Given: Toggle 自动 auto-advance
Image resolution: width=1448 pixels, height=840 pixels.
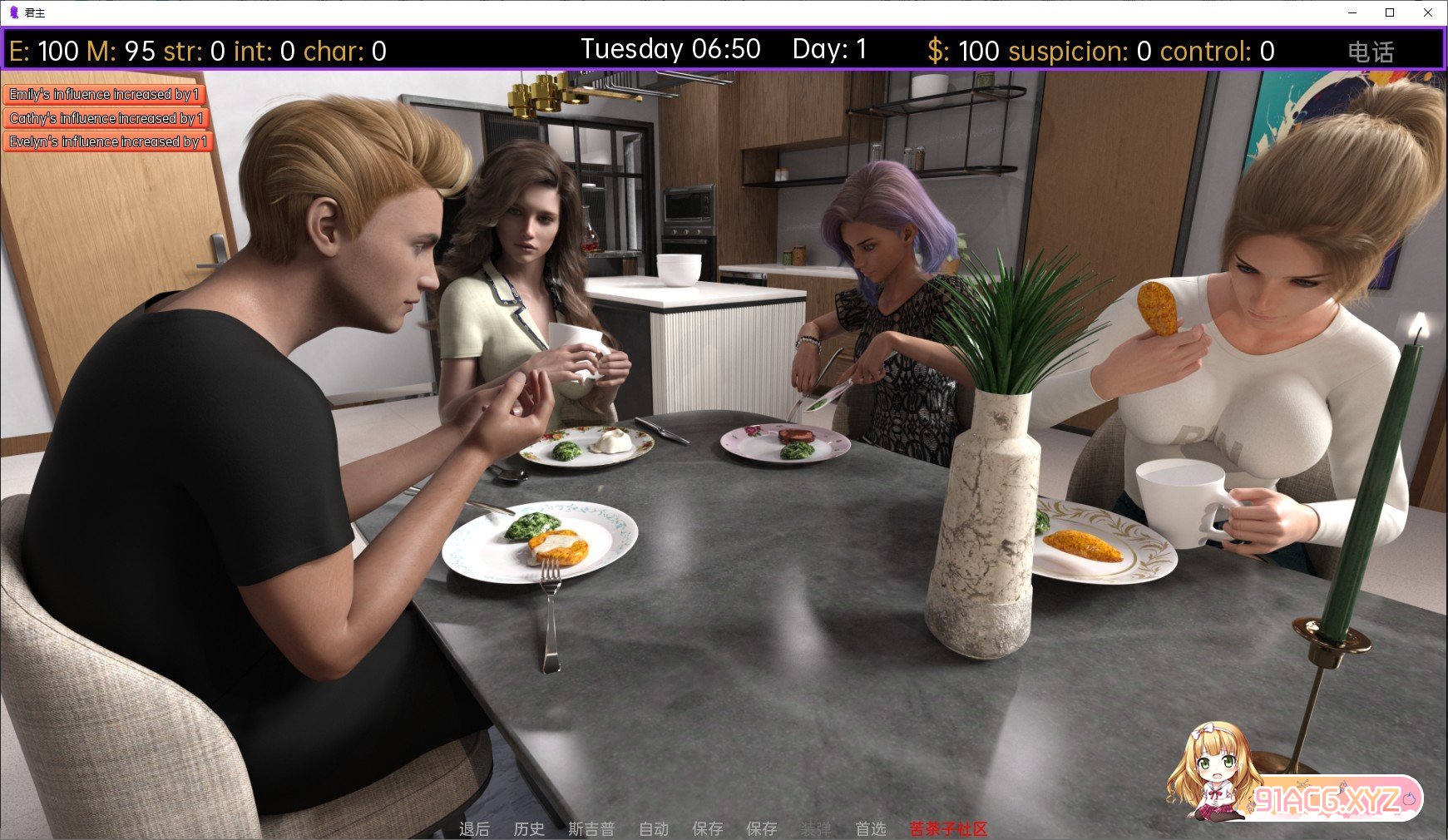Looking at the screenshot, I should [x=654, y=828].
